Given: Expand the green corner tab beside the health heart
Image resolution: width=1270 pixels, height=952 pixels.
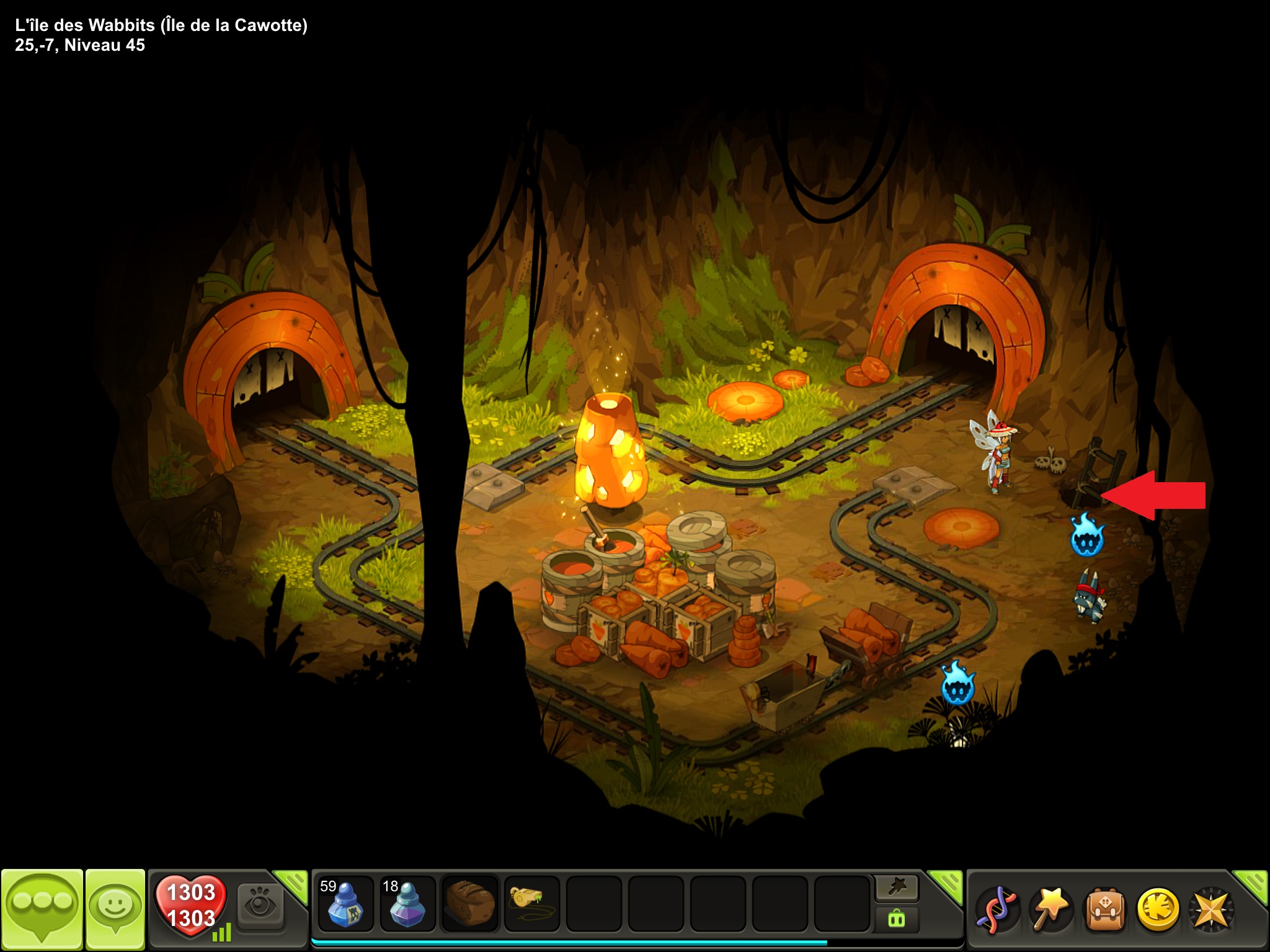Looking at the screenshot, I should pyautogui.click(x=293, y=884).
